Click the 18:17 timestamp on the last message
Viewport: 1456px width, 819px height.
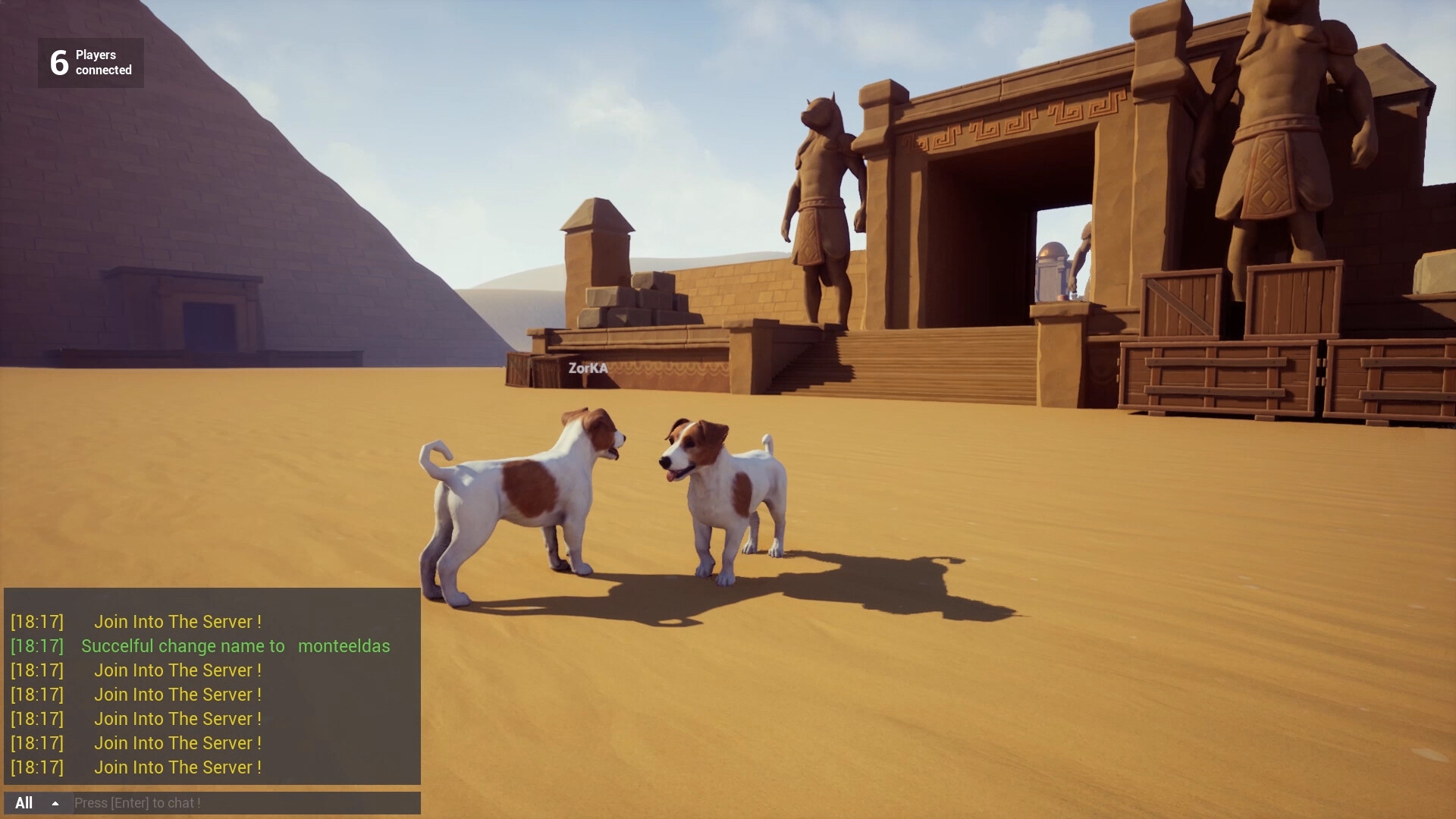click(x=36, y=767)
